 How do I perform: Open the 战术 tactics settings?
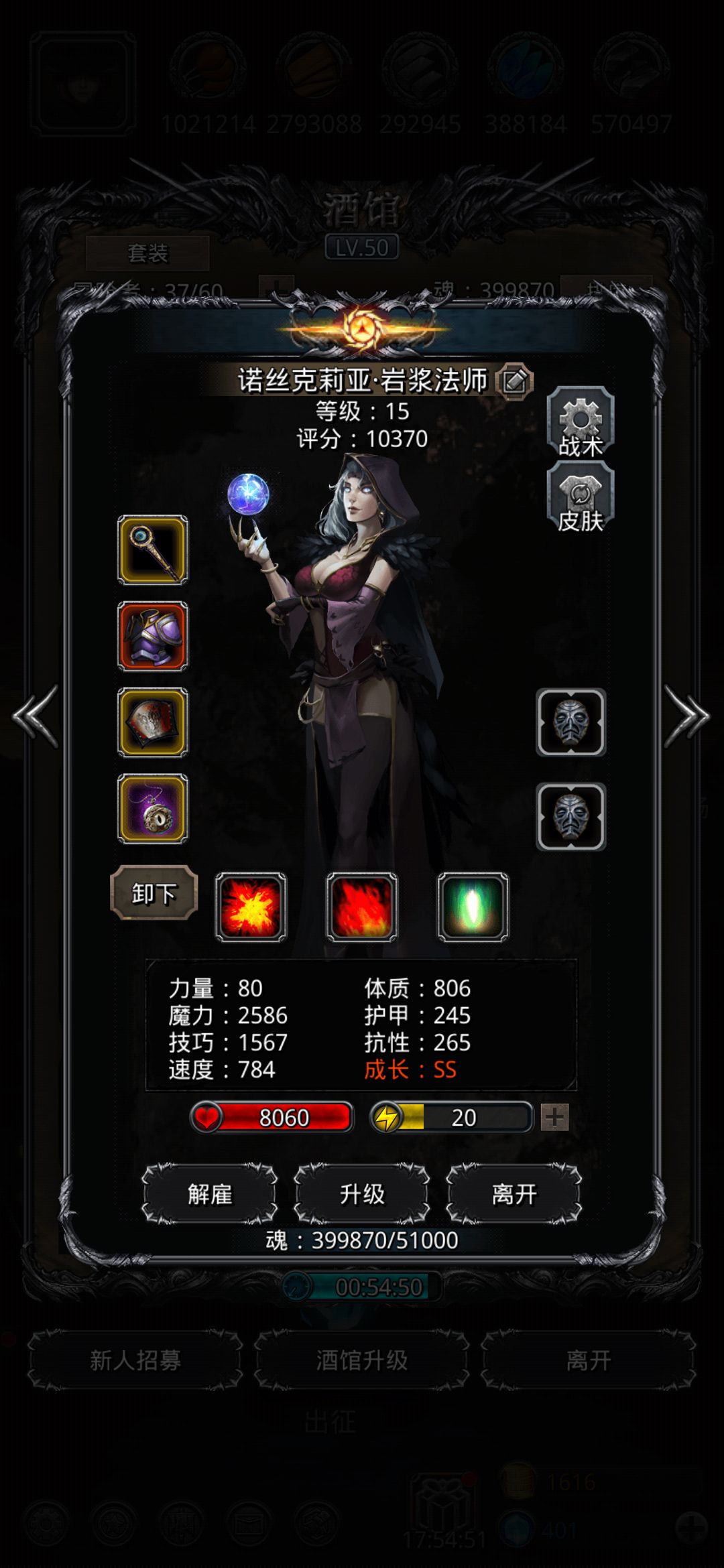pos(581,423)
